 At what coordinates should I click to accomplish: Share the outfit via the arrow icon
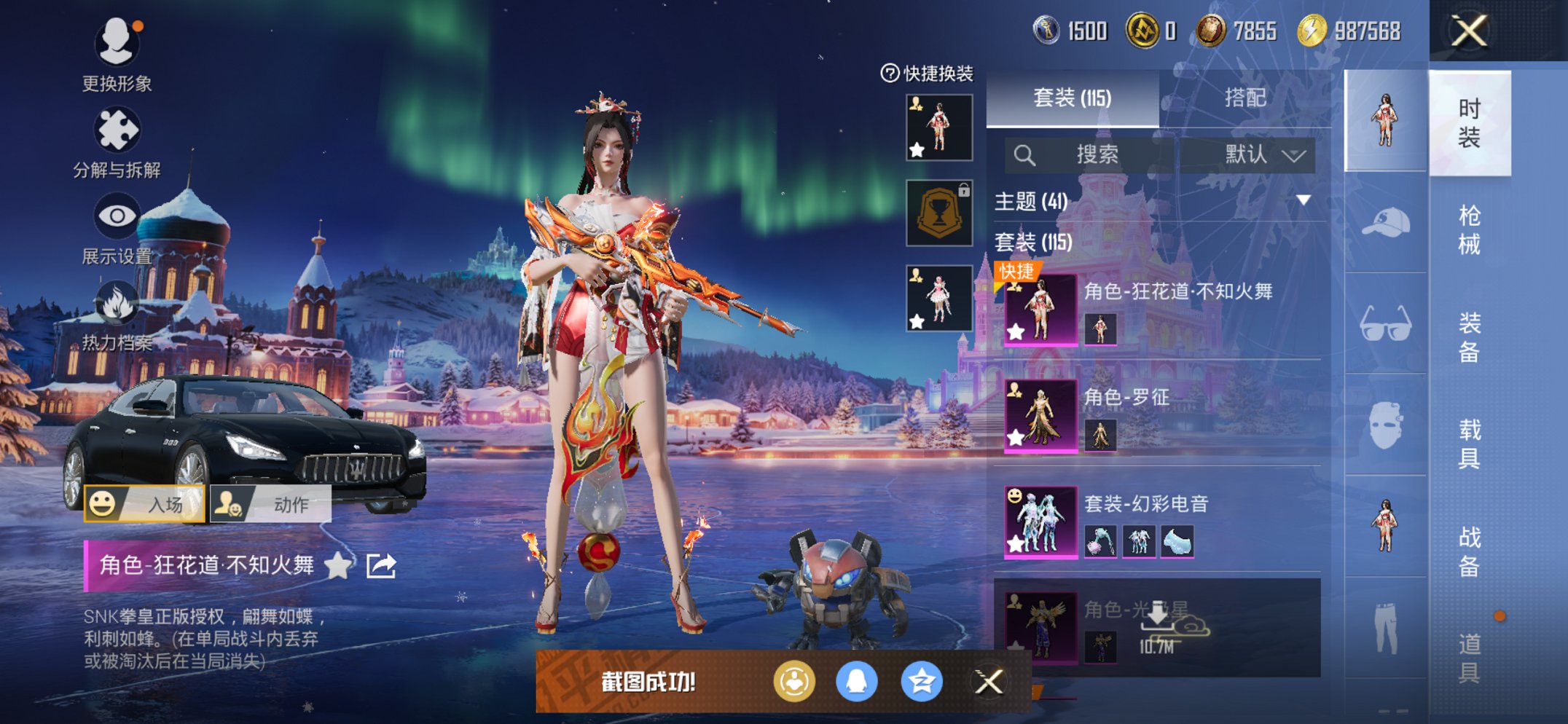pos(381,565)
